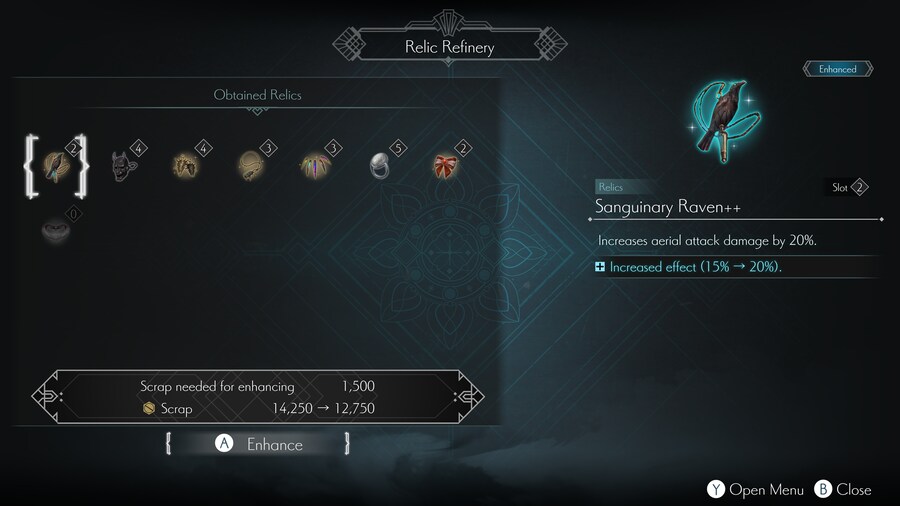Enhance the selected relic
Viewport: 900px width, 506px height.
(x=260, y=444)
